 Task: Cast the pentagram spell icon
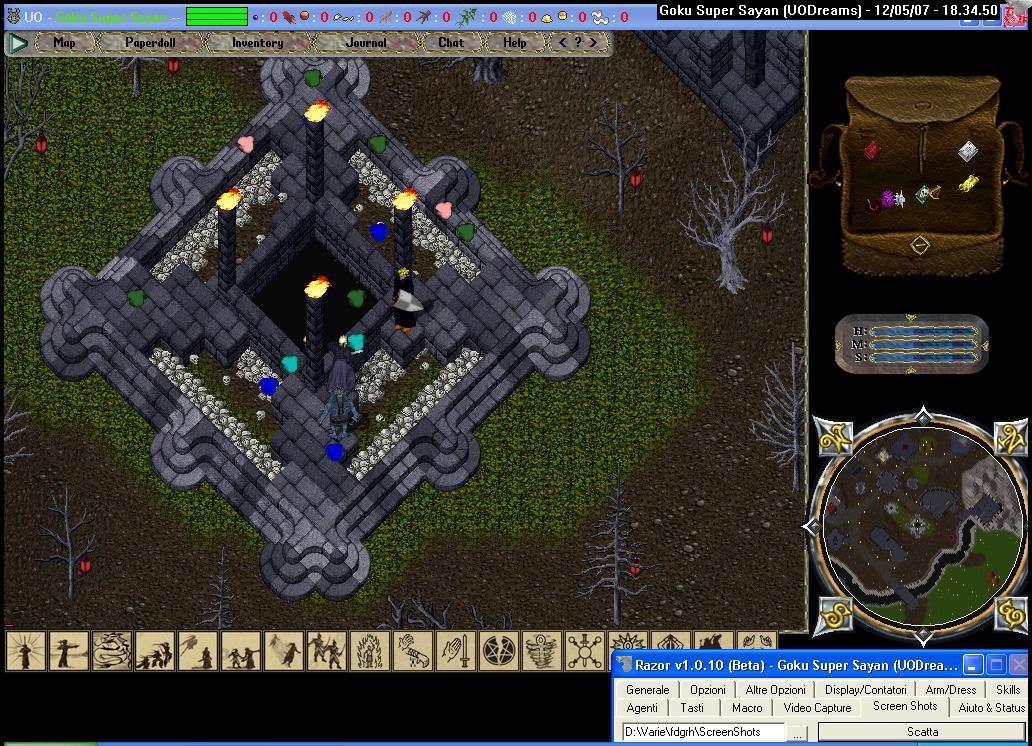pyautogui.click(x=497, y=652)
